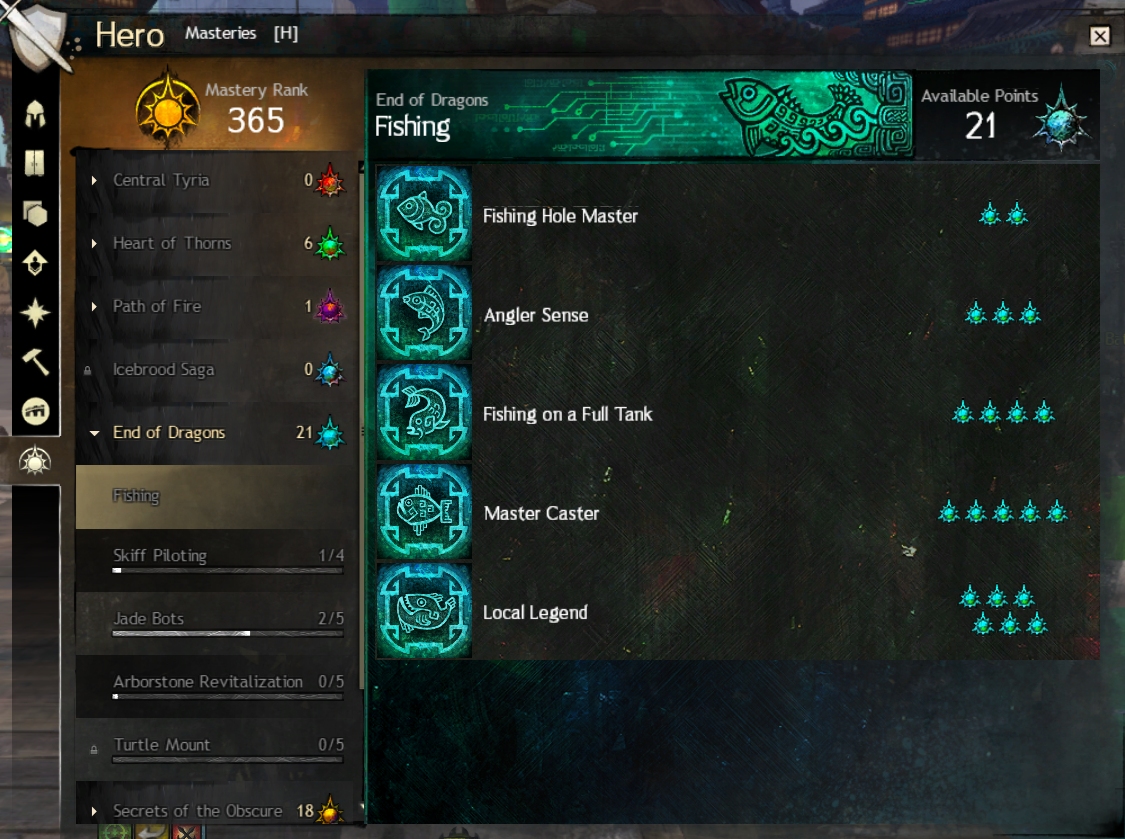Viewport: 1125px width, 839px height.
Task: Expand Secrets of the Obscure masteries
Action: coord(197,811)
